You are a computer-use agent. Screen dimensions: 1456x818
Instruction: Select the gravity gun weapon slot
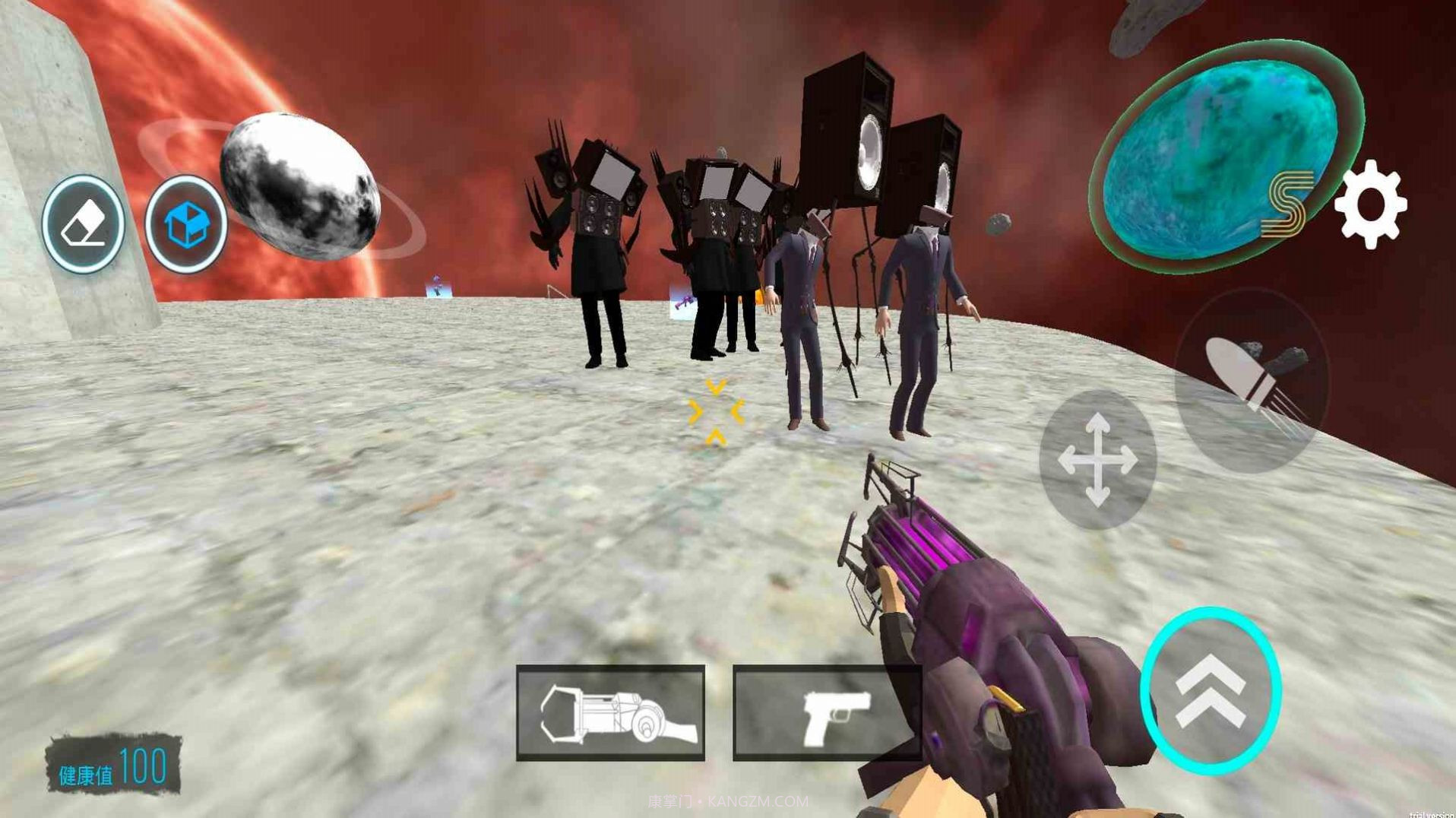(x=611, y=712)
